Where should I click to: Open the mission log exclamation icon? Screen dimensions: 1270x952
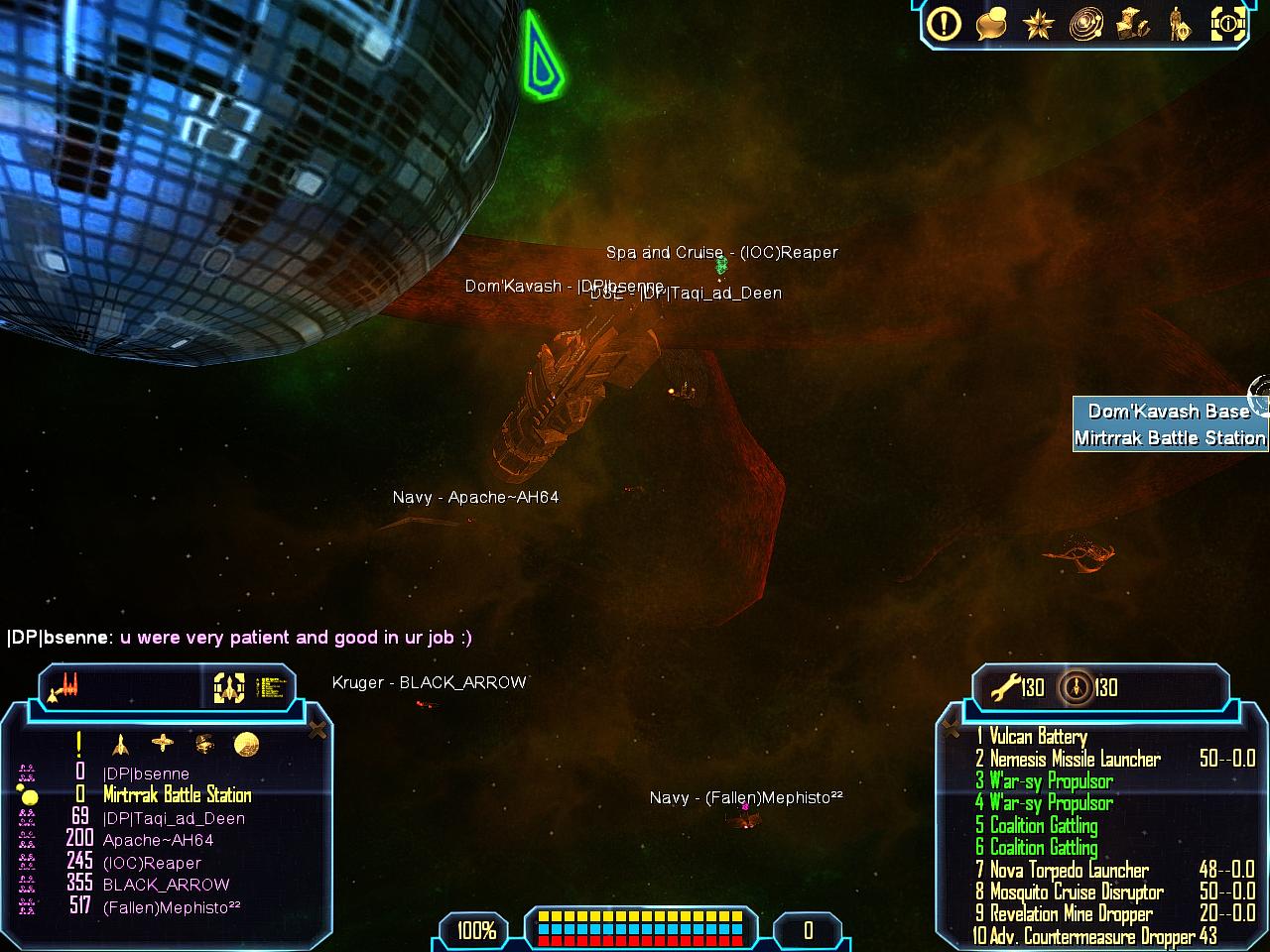click(944, 23)
